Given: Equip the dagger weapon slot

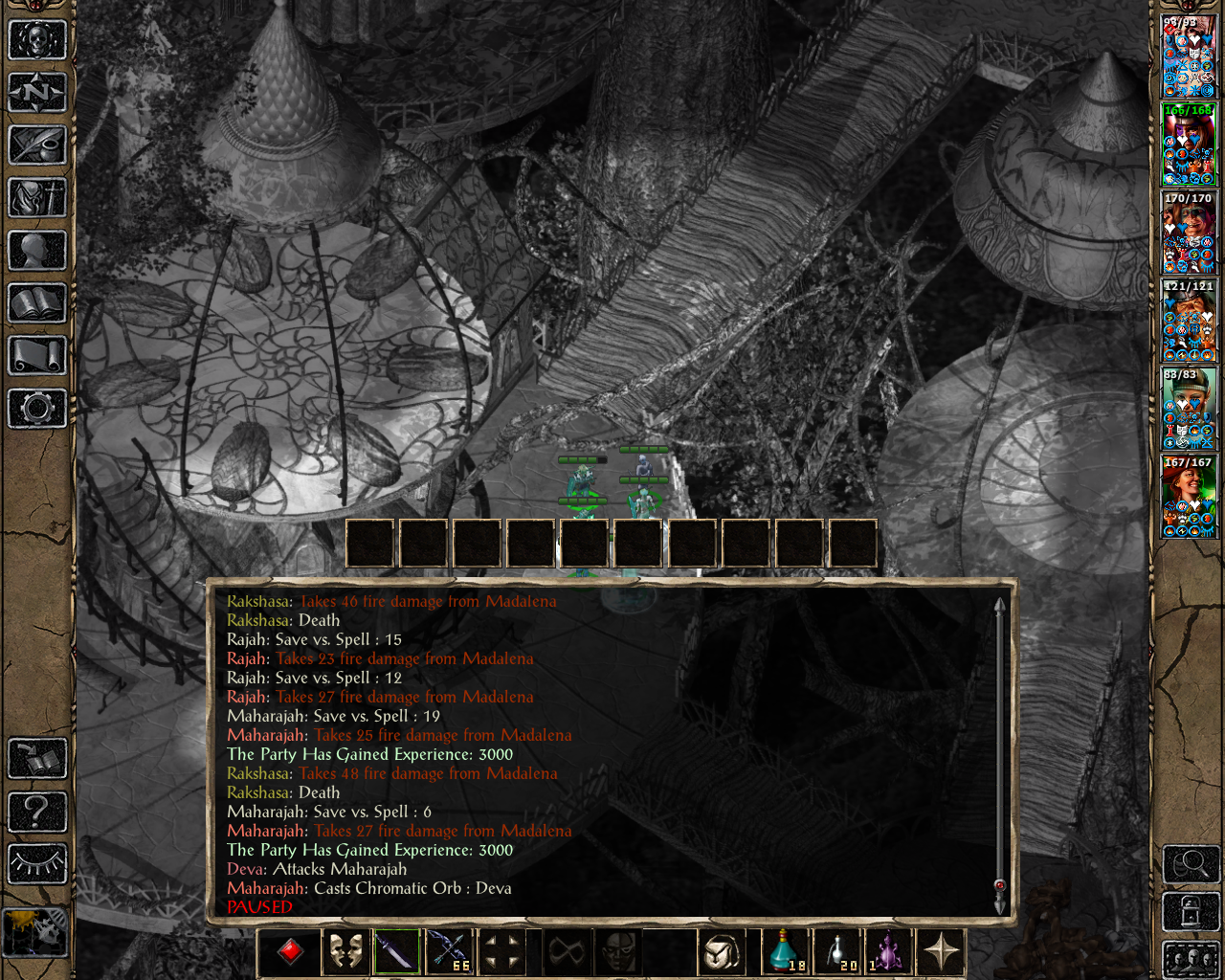Looking at the screenshot, I should tap(396, 951).
